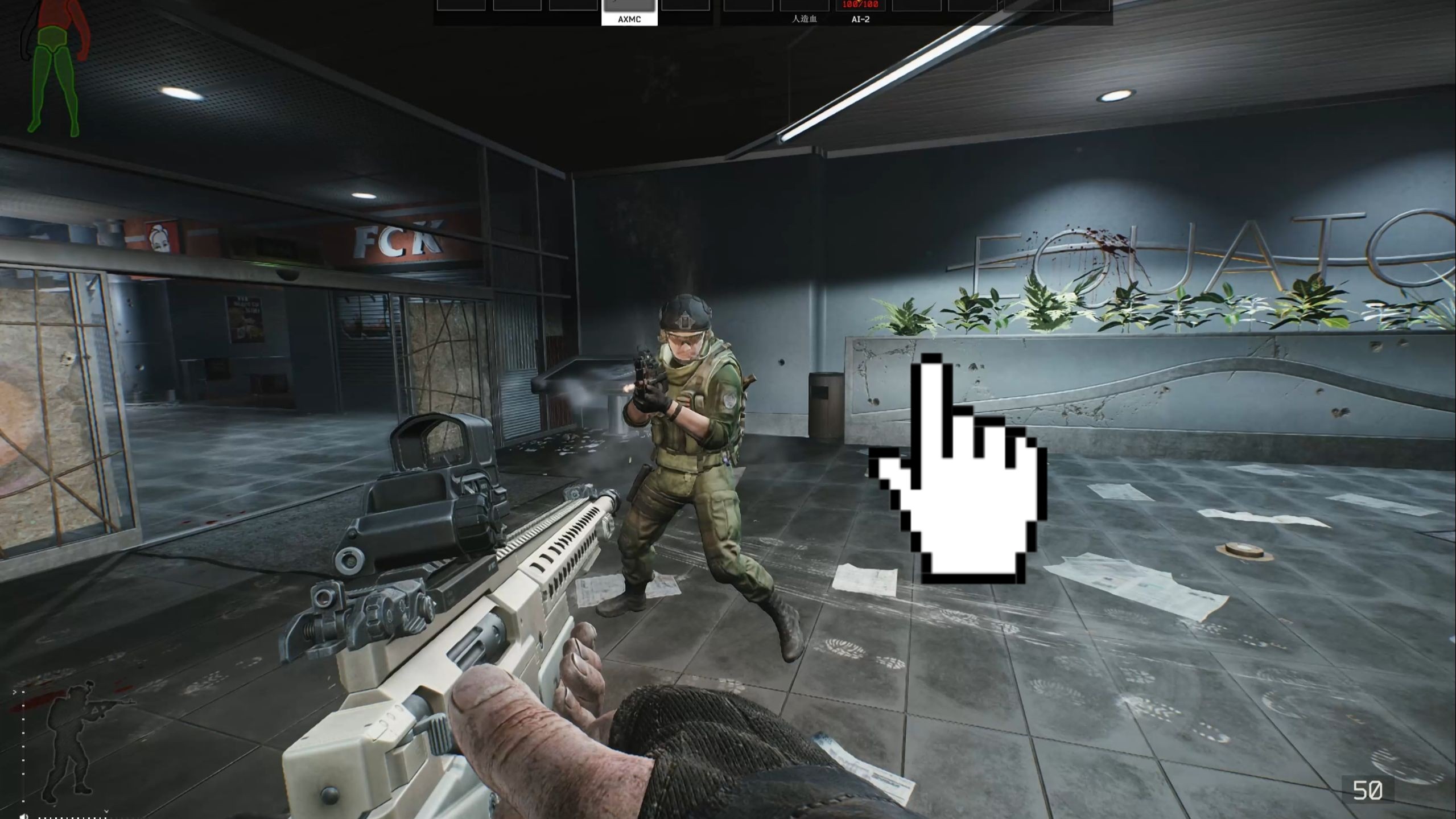Viewport: 1456px width, 819px height.
Task: Use the AI-2 medkit slot
Action: [860, 11]
